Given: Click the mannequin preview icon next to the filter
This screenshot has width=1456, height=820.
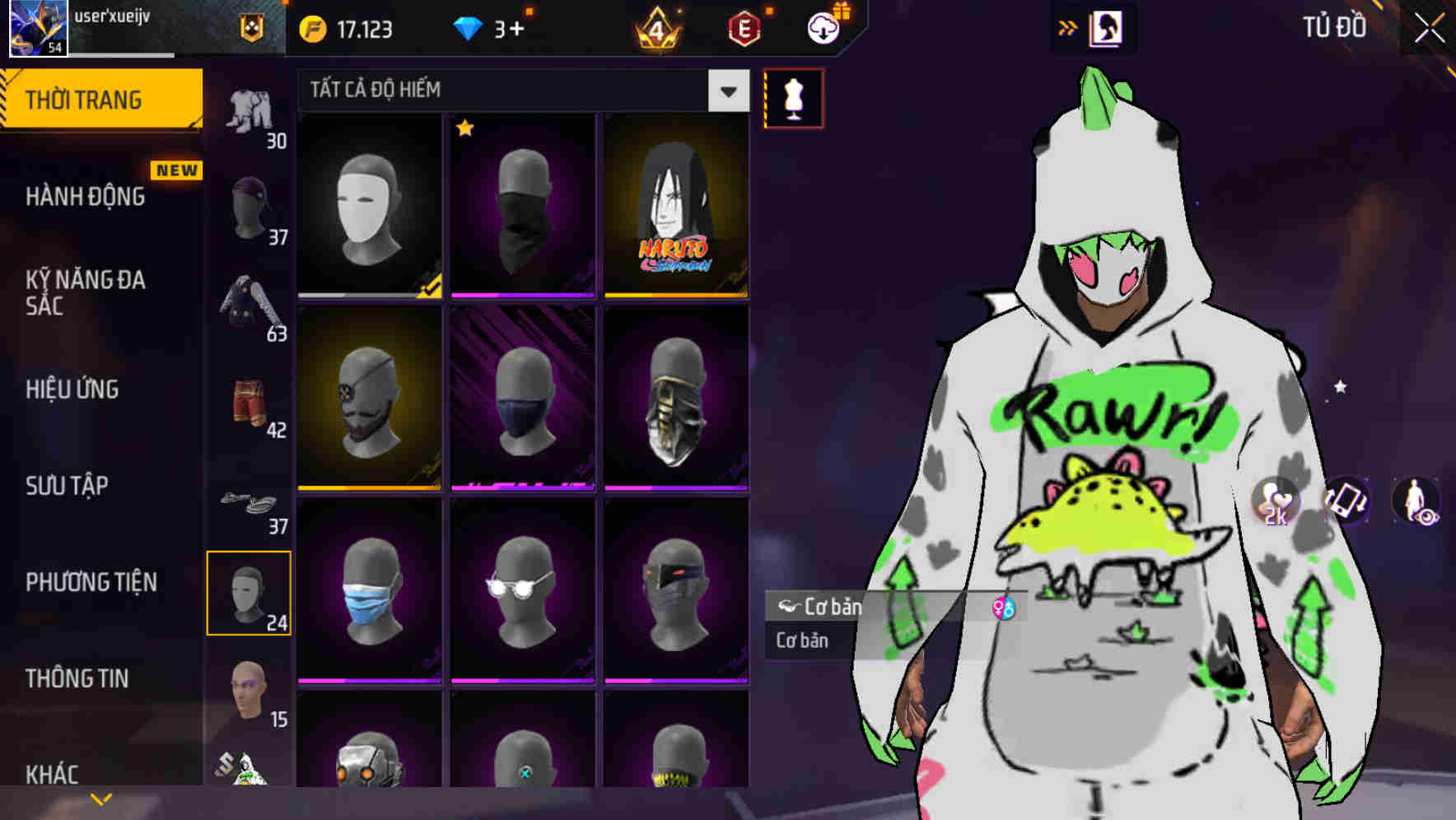Looking at the screenshot, I should point(793,97).
